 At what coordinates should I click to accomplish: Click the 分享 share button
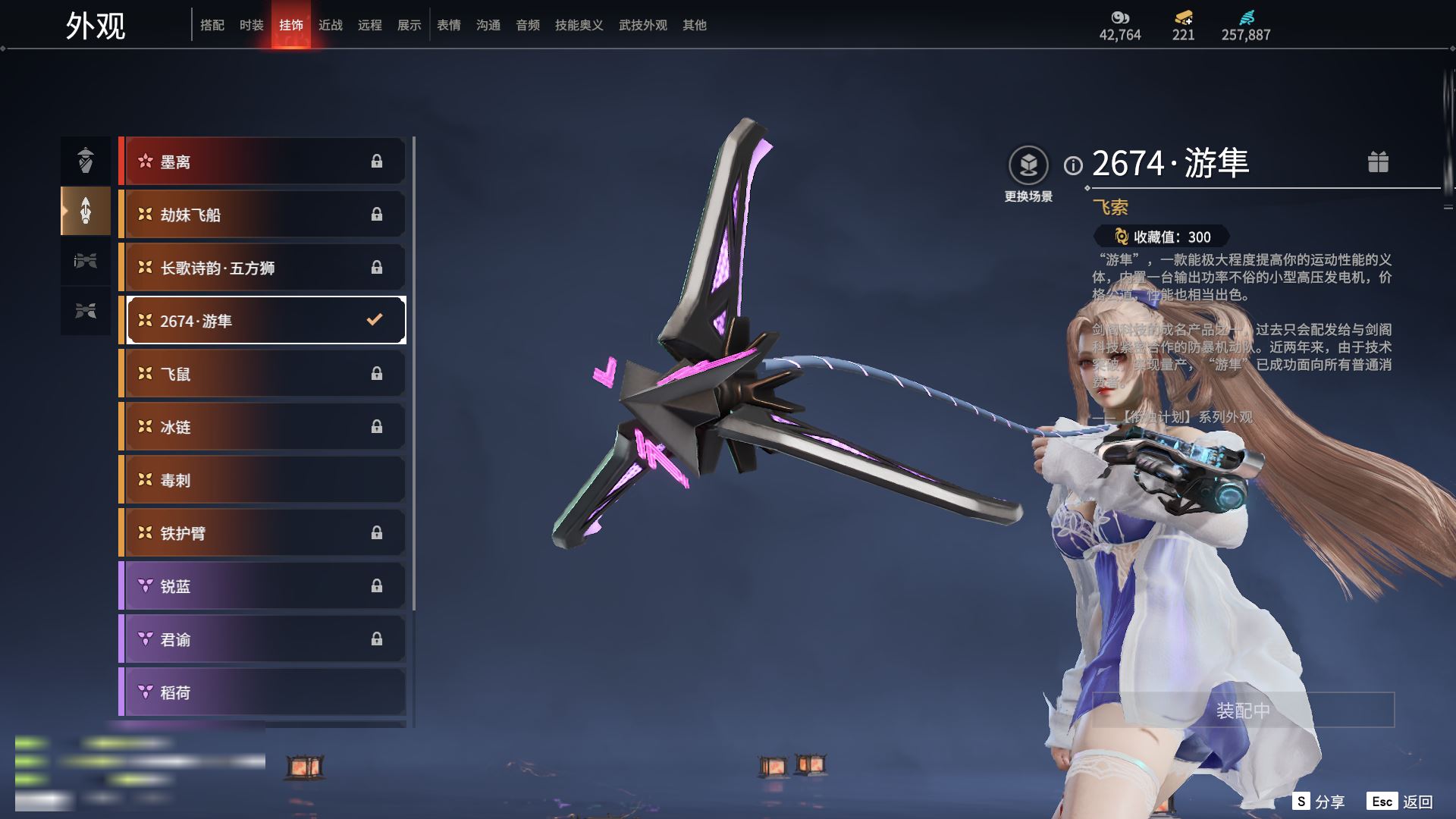1319,802
